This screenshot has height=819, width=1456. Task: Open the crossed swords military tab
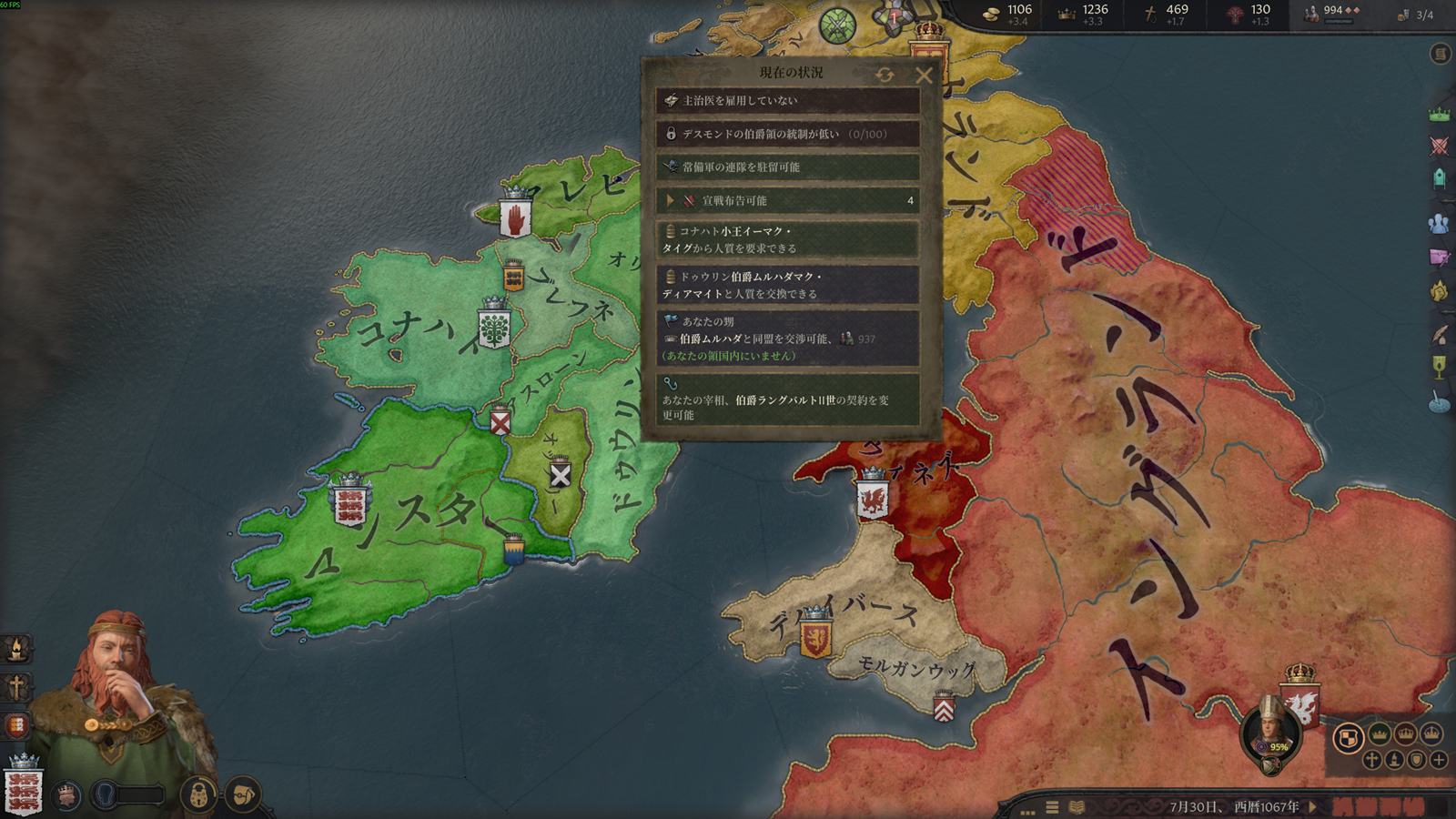(x=1440, y=146)
